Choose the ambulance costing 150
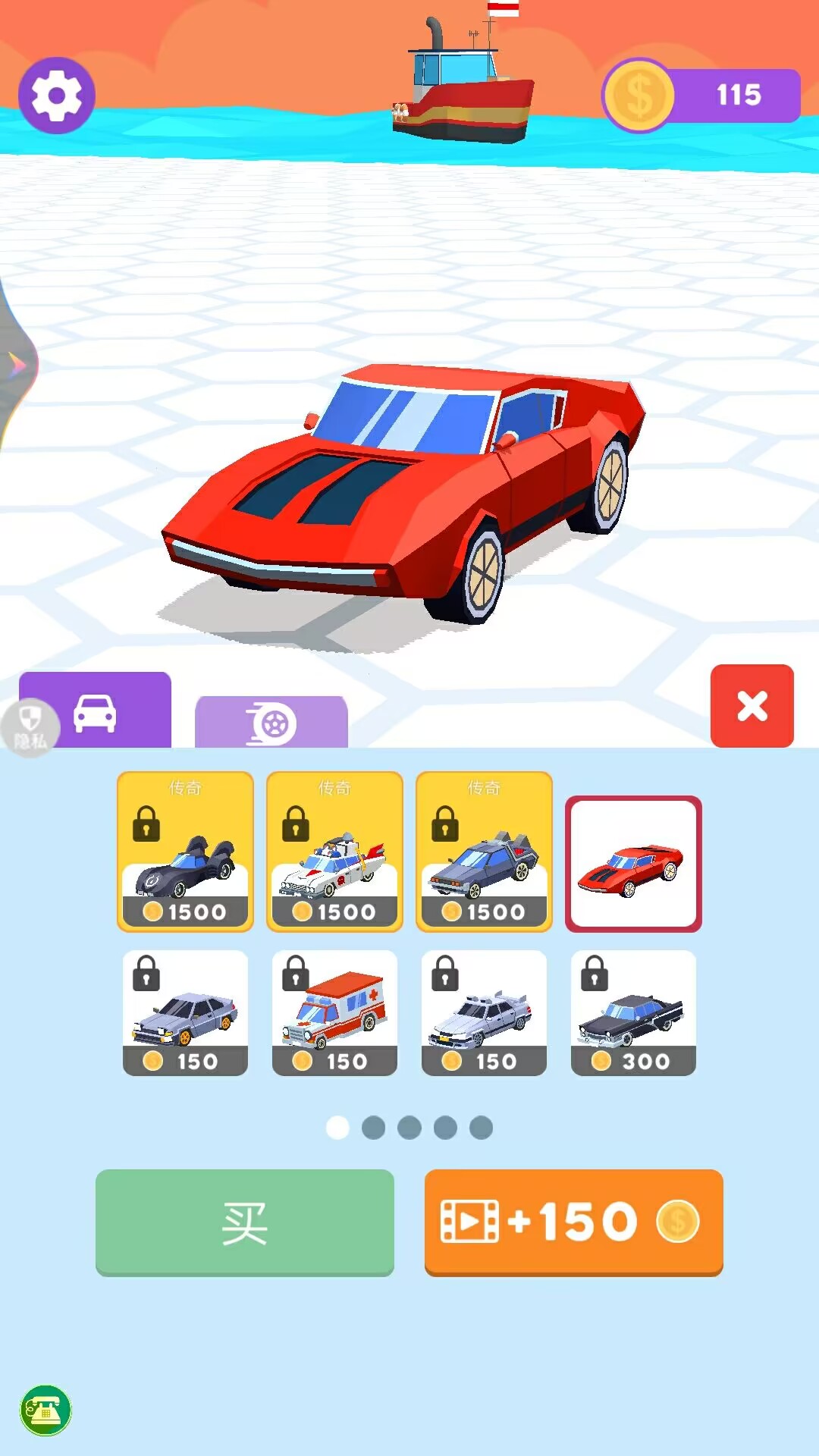The width and height of the screenshot is (819, 1456). pos(334,1012)
